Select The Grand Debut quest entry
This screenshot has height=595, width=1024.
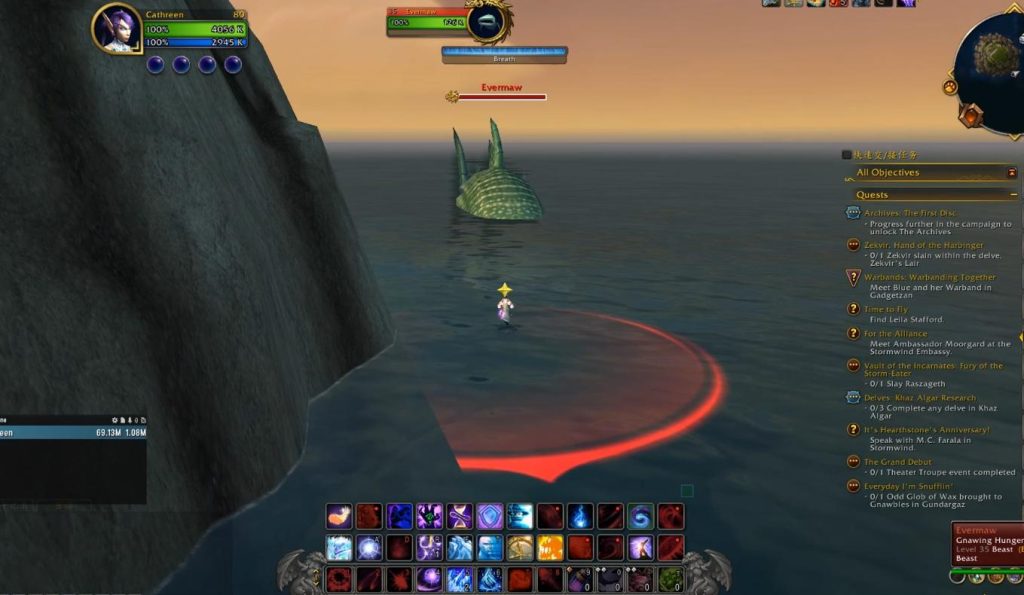coord(897,461)
